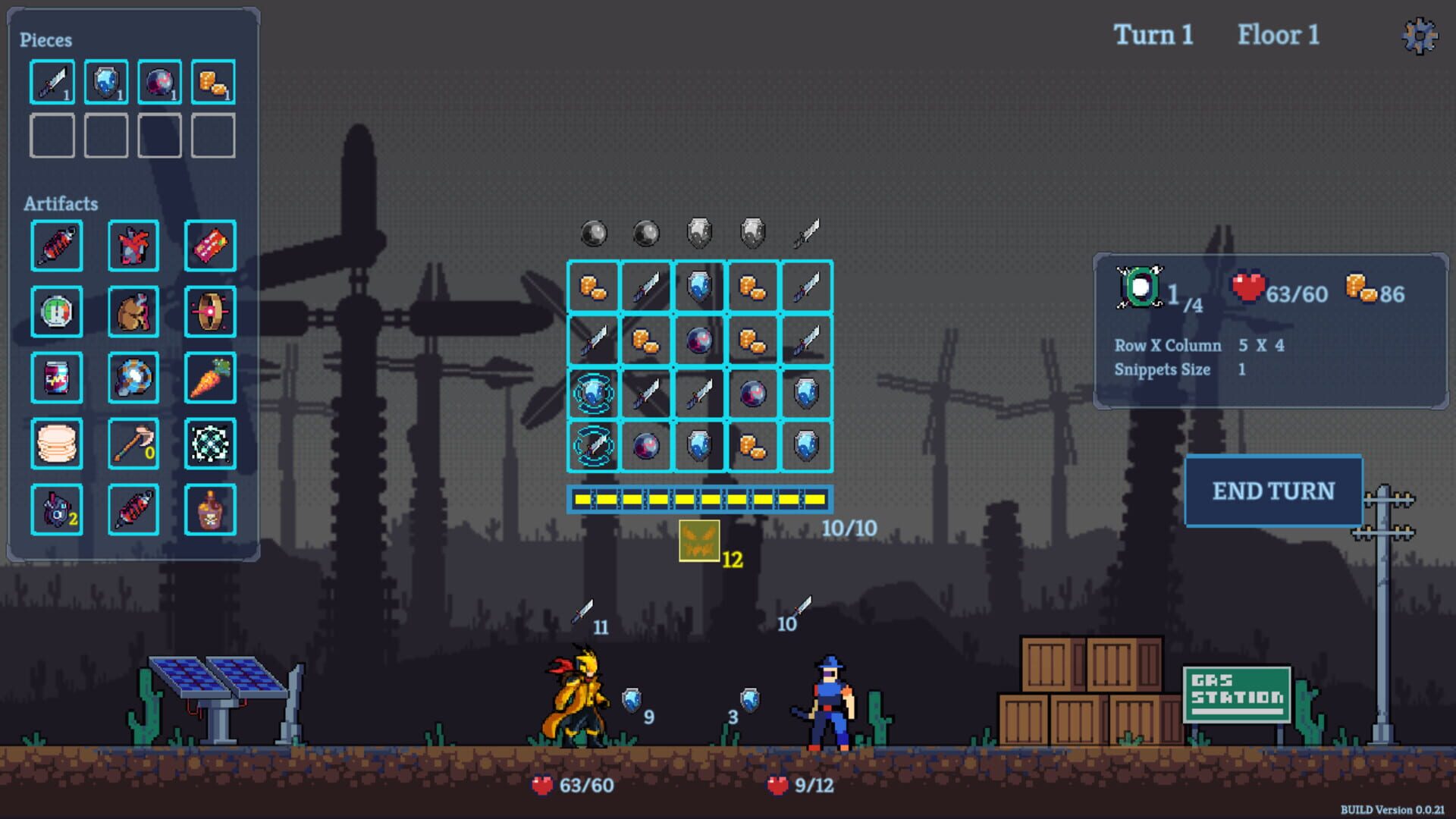Click the pancakes stack artifact
This screenshot has width=1456, height=819.
pyautogui.click(x=57, y=444)
